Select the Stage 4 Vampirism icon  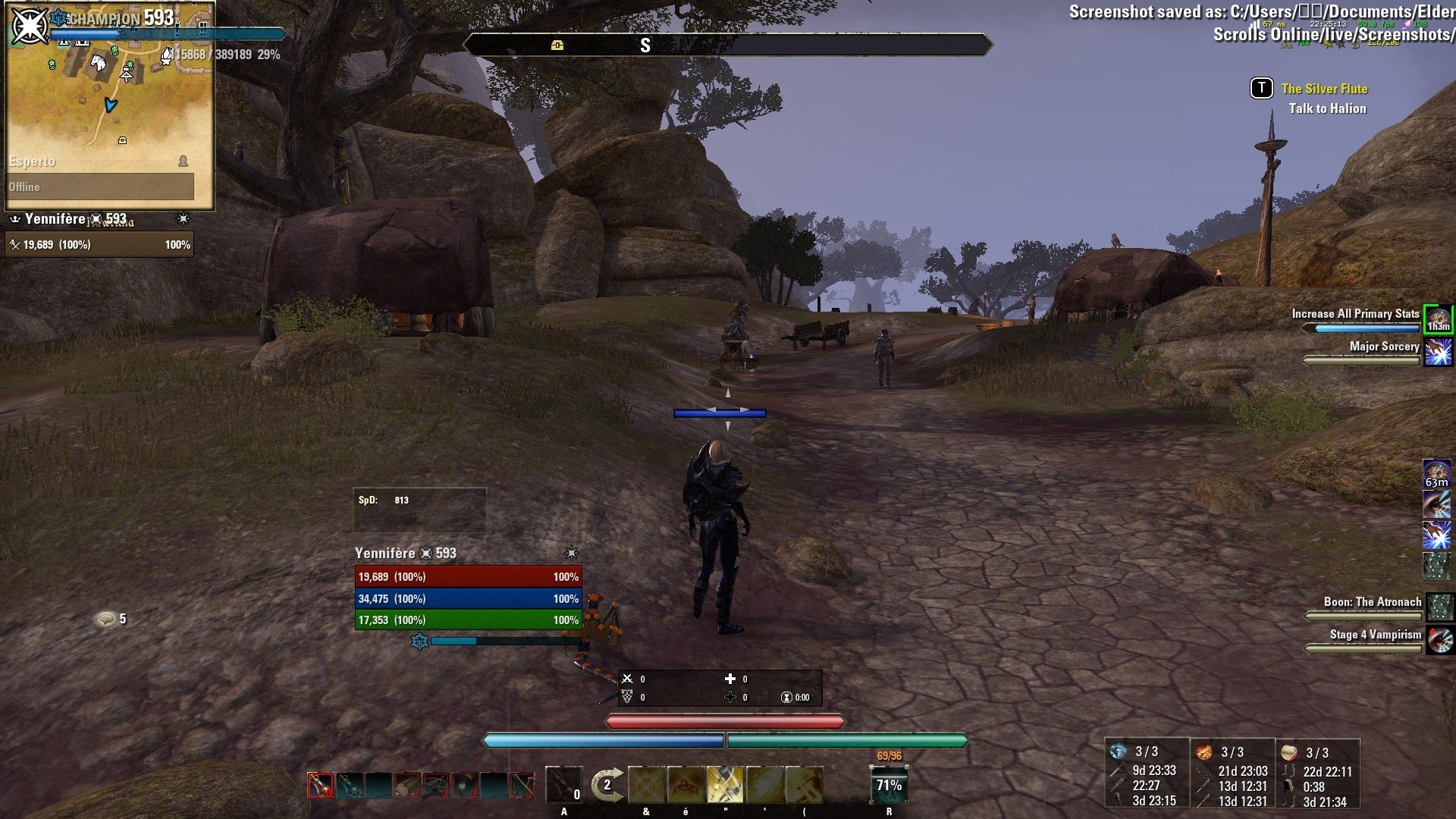point(1440,641)
